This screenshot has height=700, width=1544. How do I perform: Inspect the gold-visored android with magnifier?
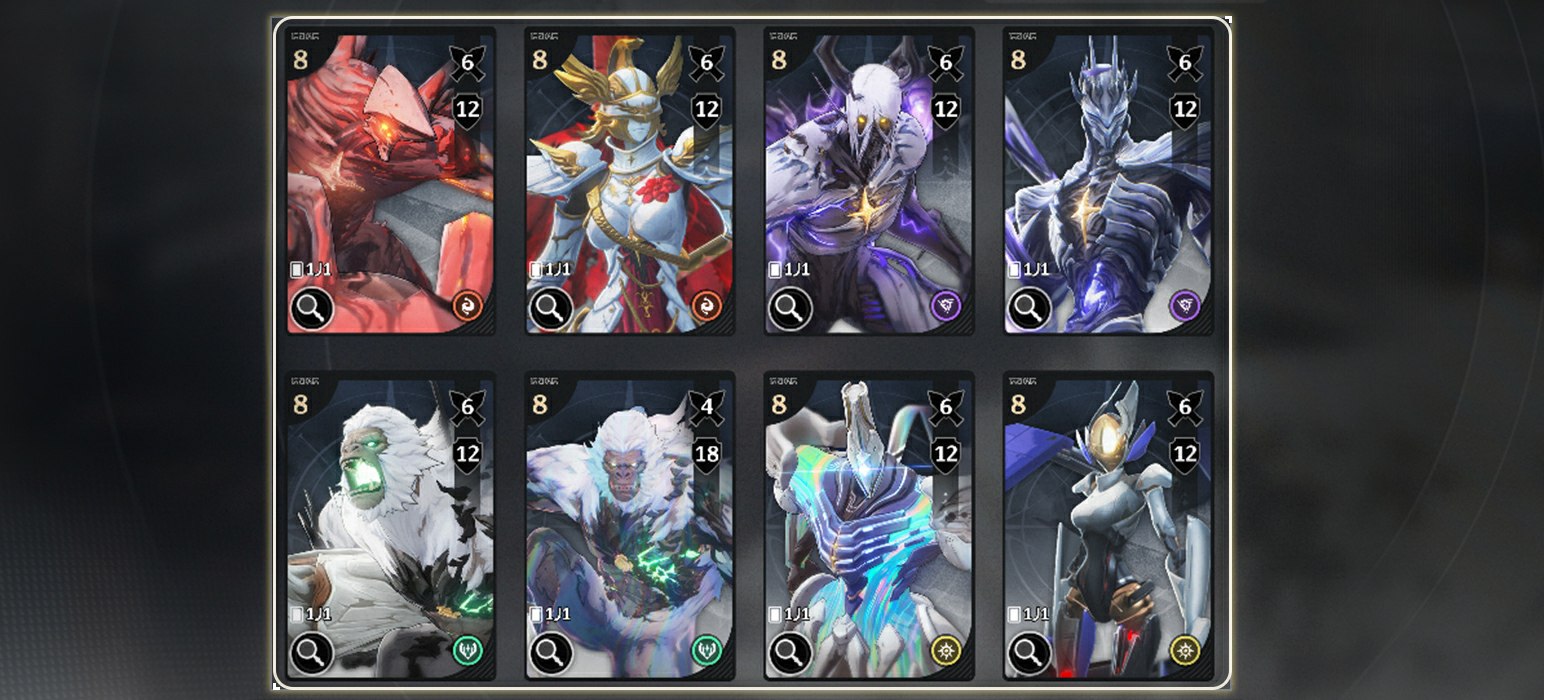click(x=1029, y=653)
